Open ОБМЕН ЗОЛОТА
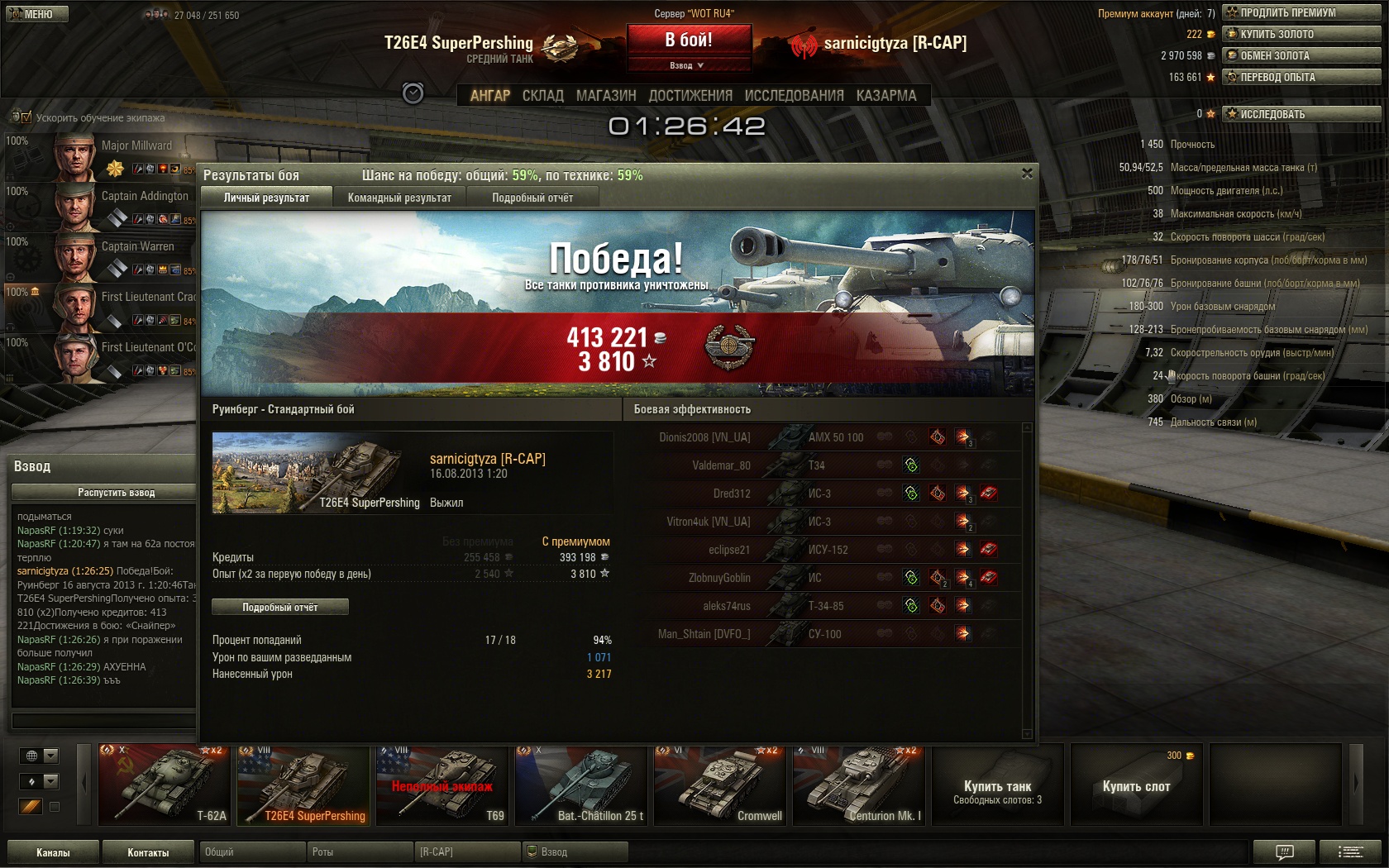Screen dimensions: 1389x868 (x=1301, y=55)
